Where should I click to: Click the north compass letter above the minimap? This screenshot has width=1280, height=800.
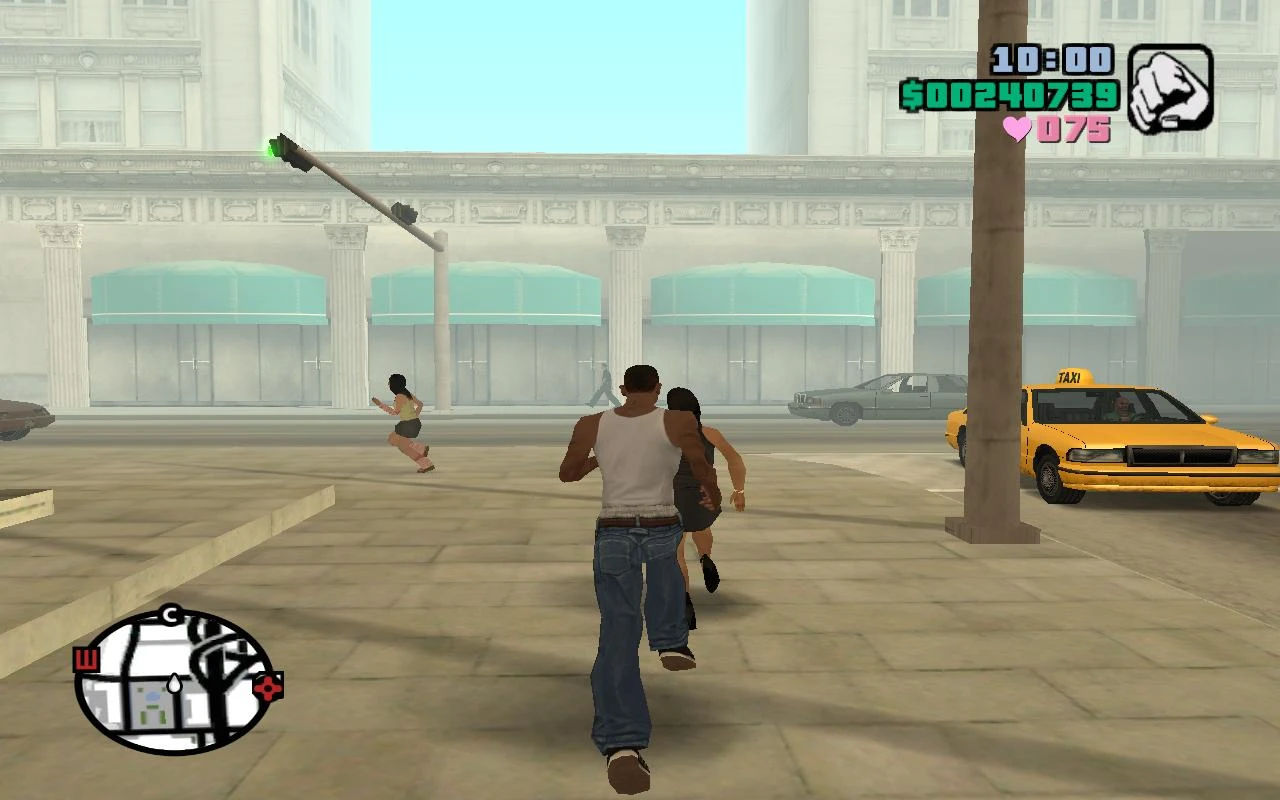point(169,614)
